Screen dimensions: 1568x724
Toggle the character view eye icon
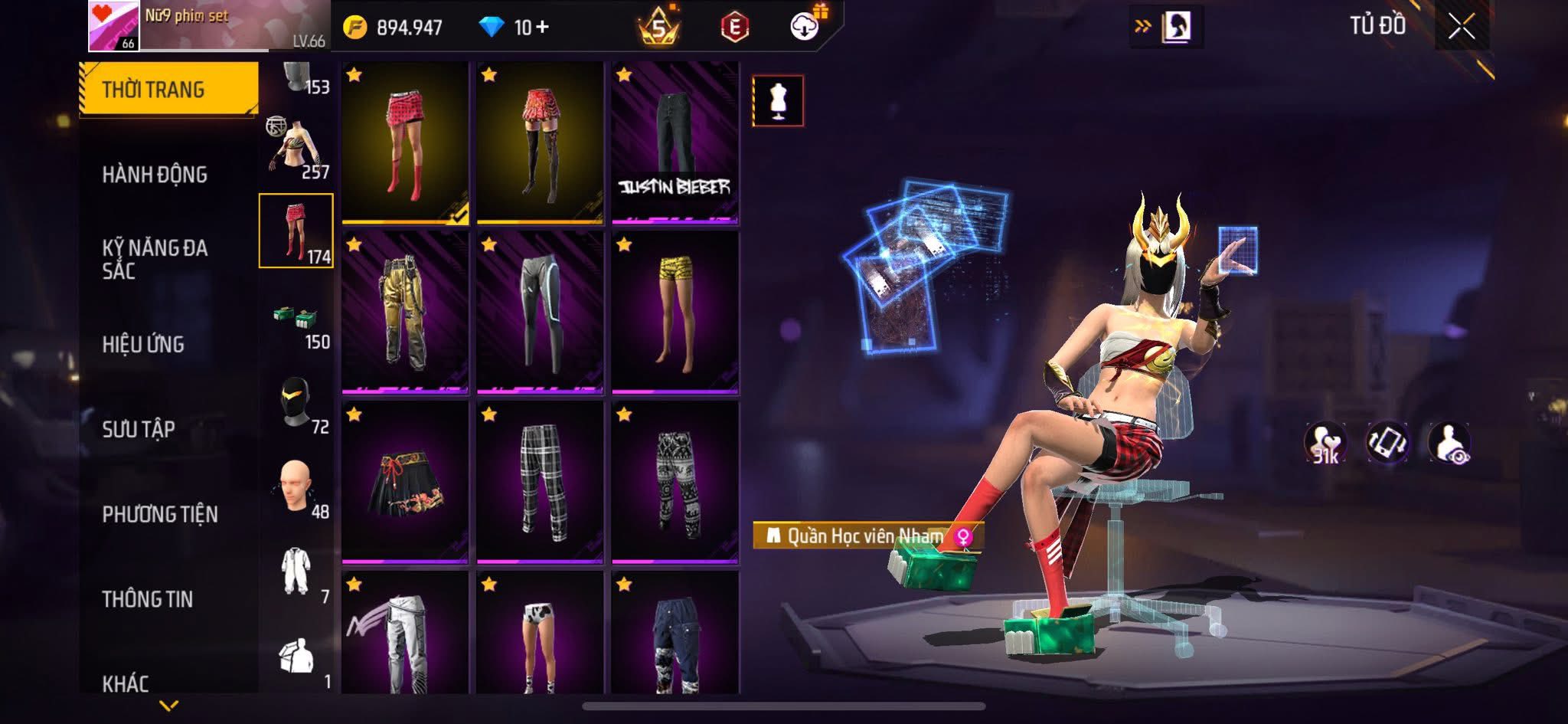pos(1449,444)
